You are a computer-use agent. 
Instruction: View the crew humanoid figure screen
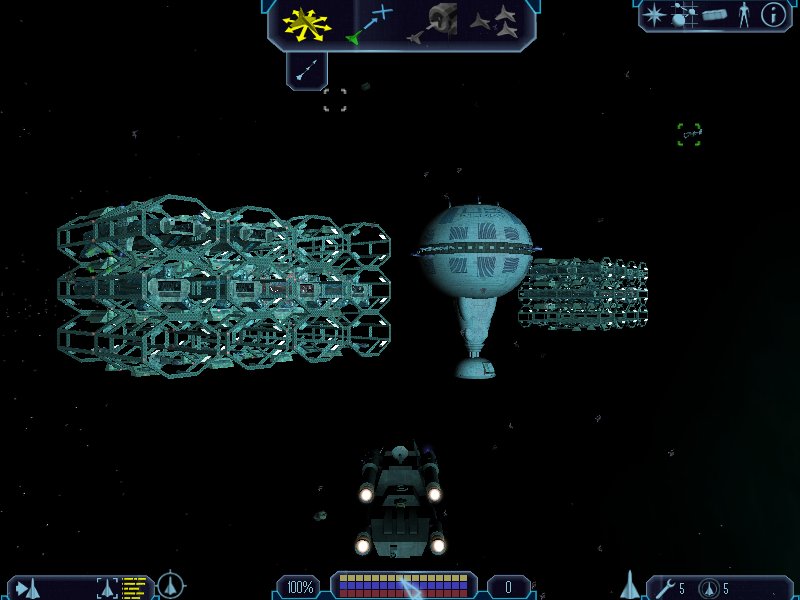743,15
